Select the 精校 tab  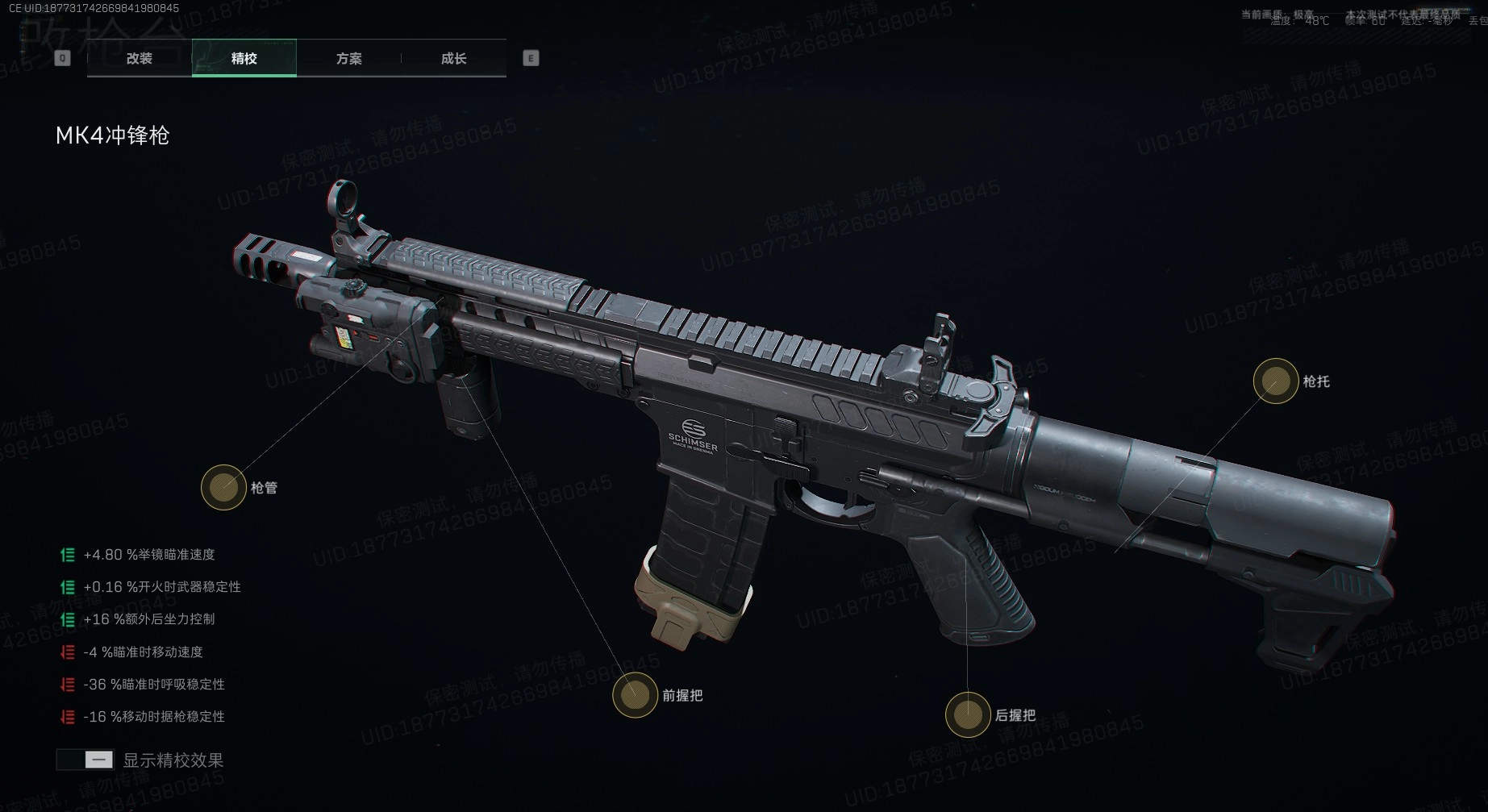tap(244, 58)
